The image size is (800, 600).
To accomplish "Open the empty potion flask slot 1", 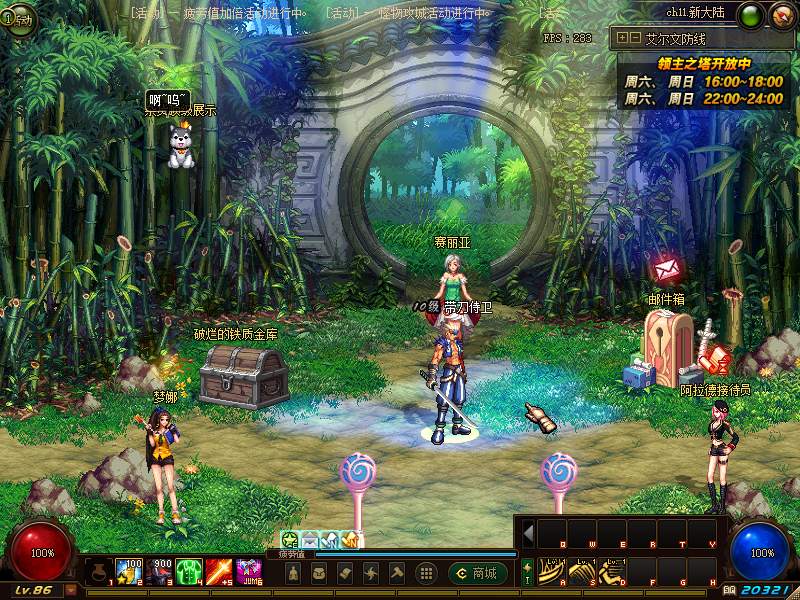I will point(98,572).
